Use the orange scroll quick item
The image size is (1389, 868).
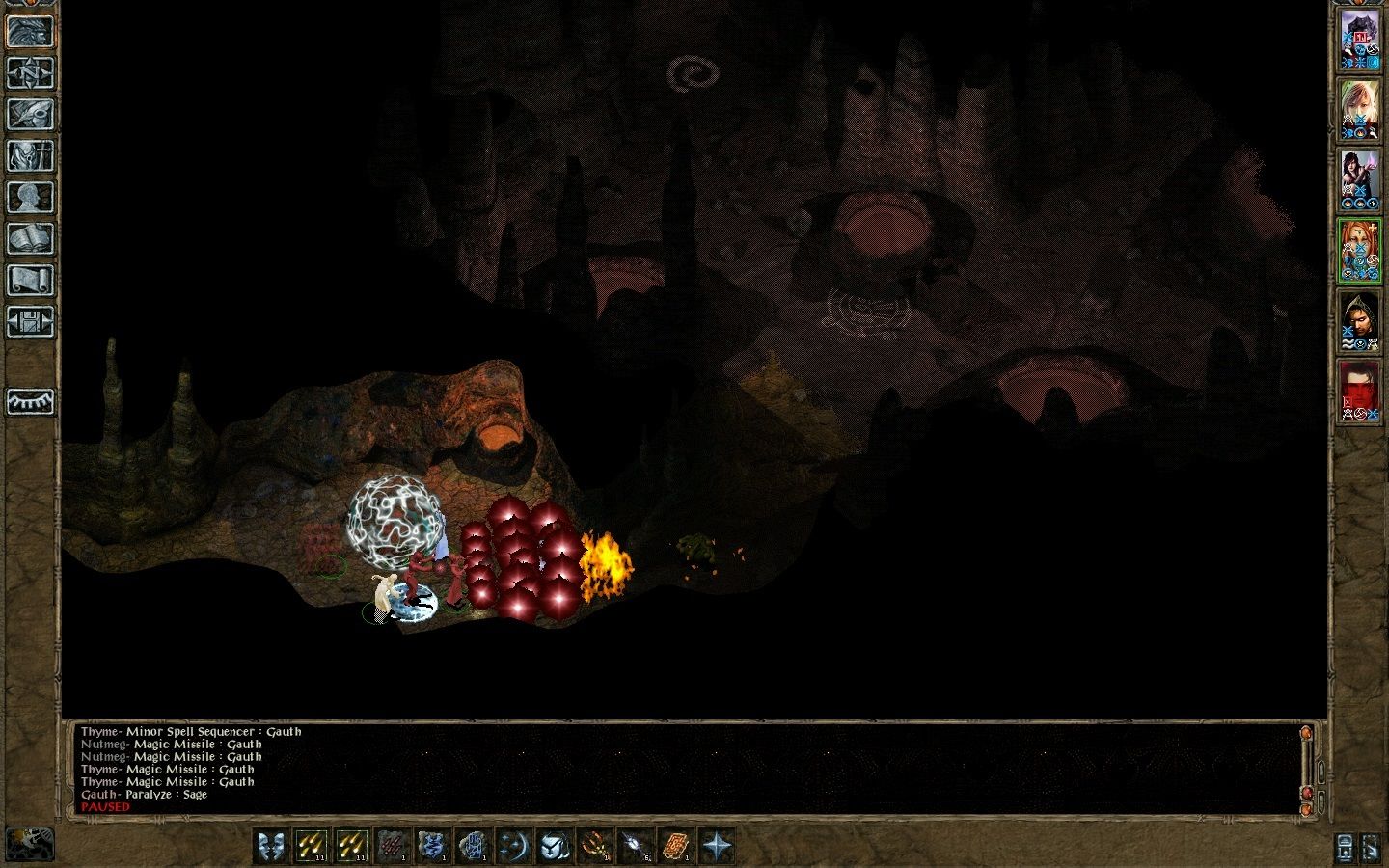pos(675,846)
